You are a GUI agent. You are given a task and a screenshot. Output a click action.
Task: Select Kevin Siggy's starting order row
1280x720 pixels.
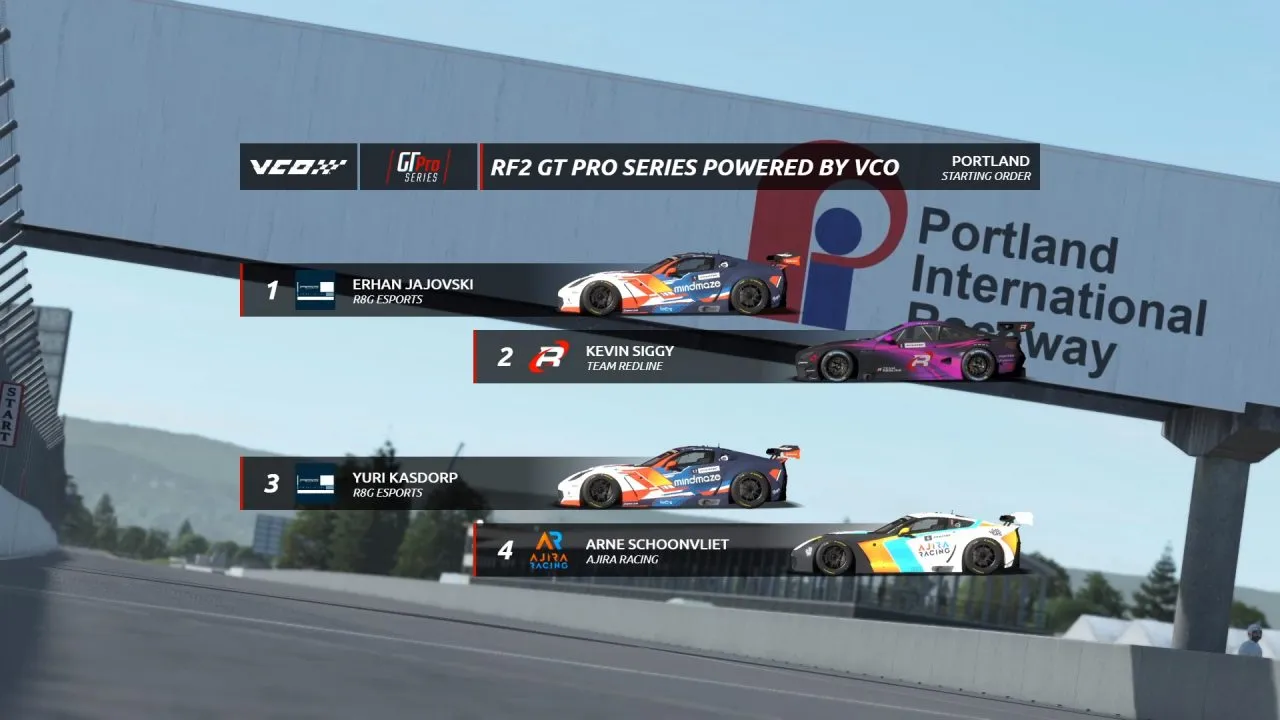pyautogui.click(x=630, y=357)
